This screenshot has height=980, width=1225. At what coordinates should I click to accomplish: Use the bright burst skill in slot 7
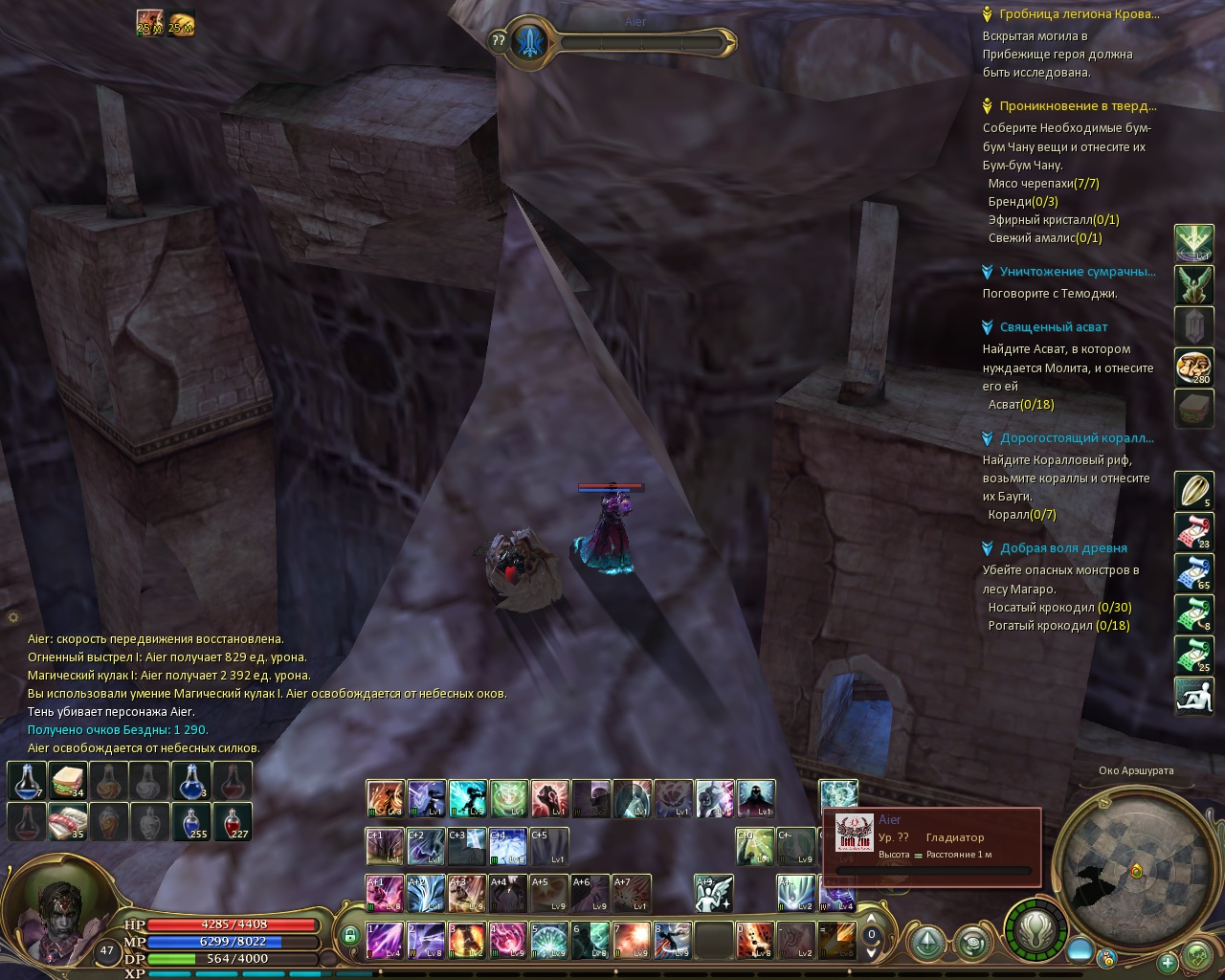632,940
